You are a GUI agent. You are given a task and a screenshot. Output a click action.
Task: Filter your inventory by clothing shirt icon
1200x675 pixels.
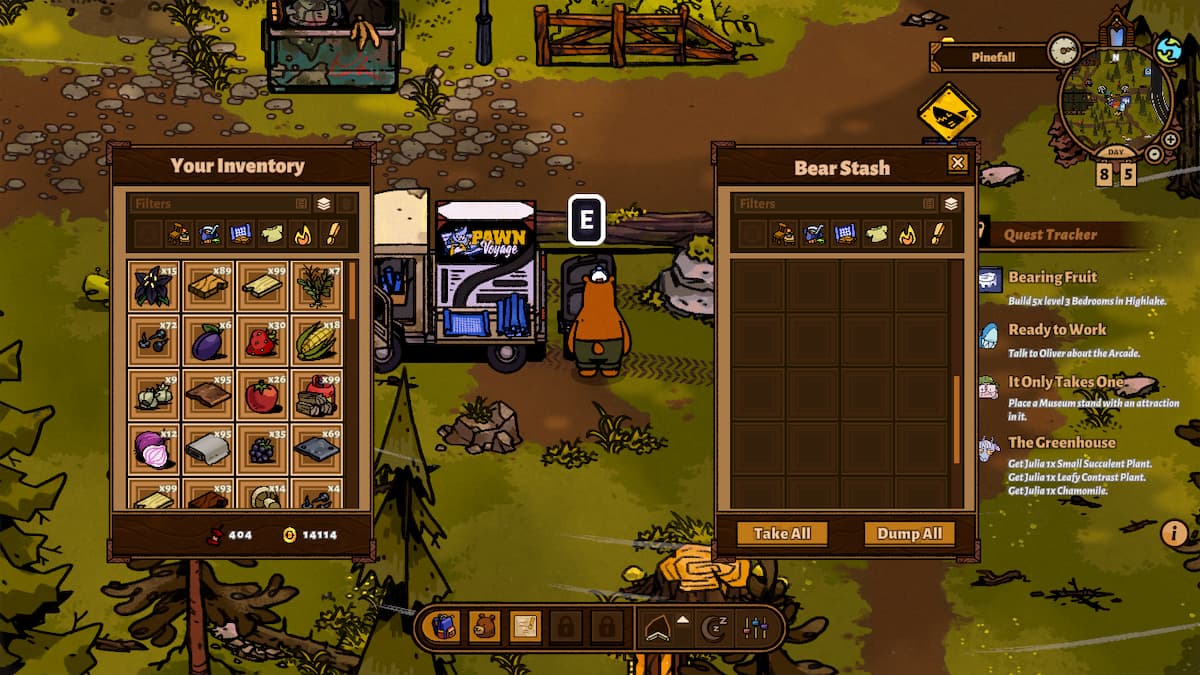tap(272, 235)
